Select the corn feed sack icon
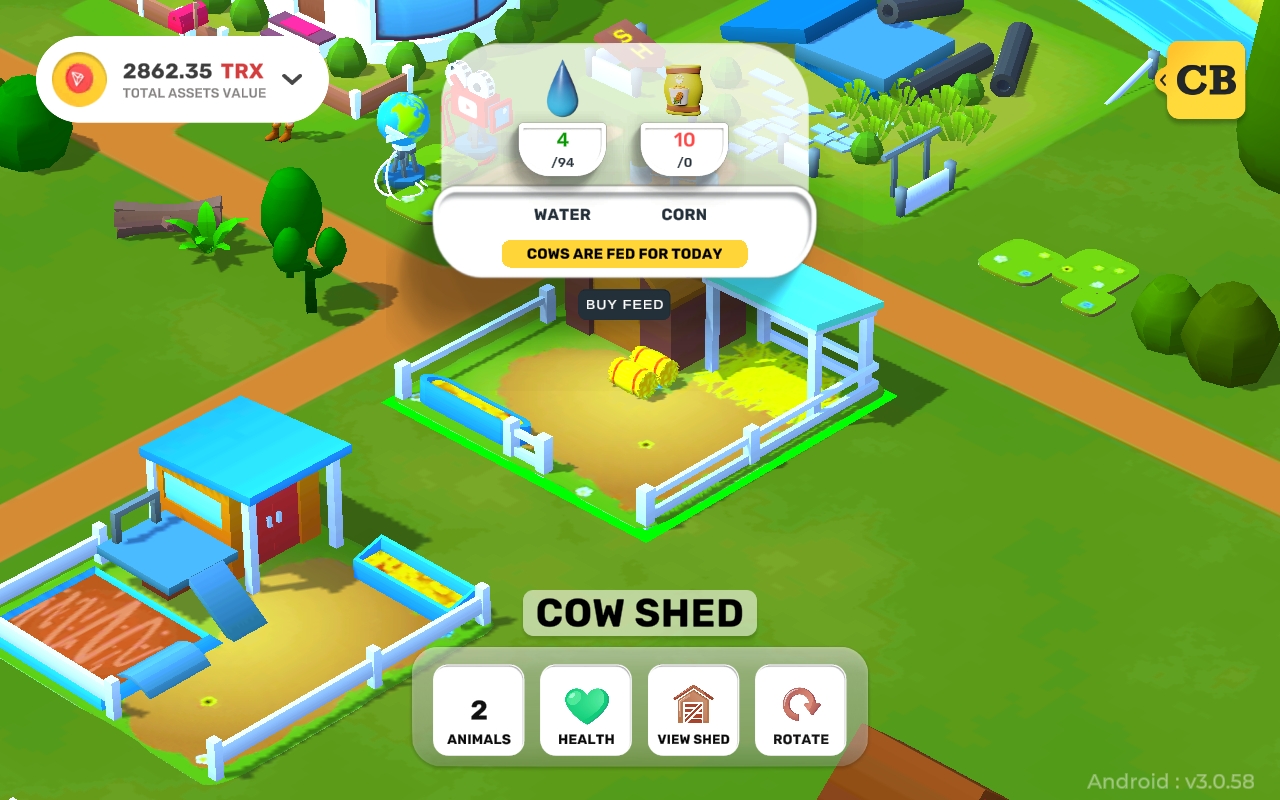This screenshot has width=1280, height=800. tap(684, 88)
